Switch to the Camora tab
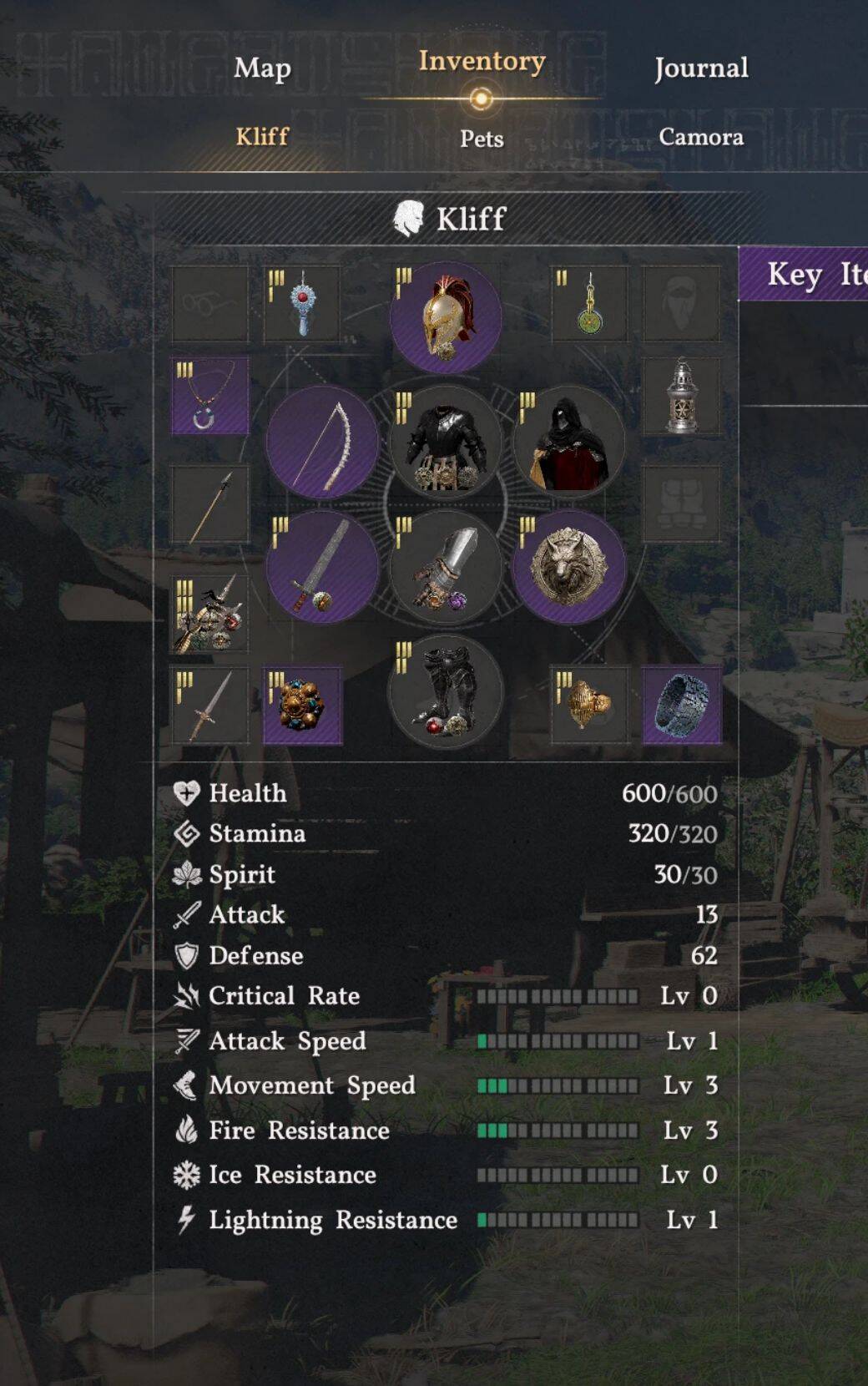This screenshot has width=868, height=1386. tap(701, 137)
